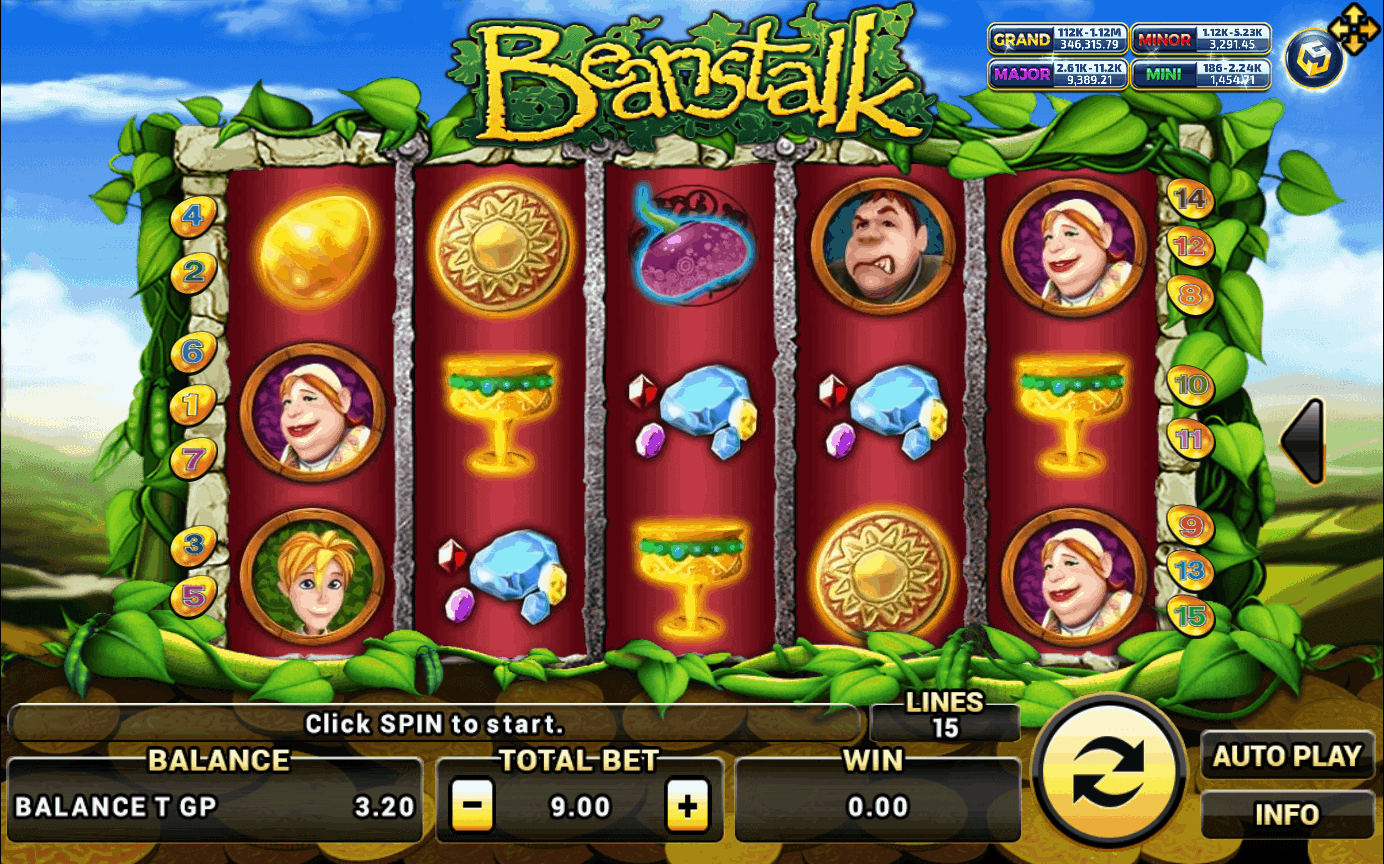Select the Grand jackpot panel

[1058, 40]
